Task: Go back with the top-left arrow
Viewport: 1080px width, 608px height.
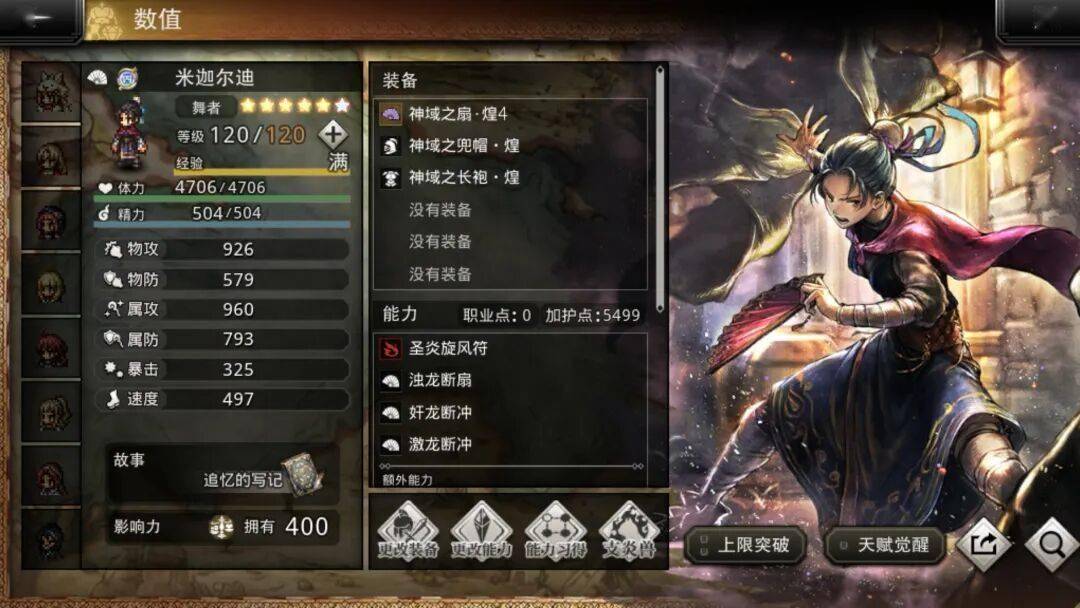Action: tap(40, 20)
